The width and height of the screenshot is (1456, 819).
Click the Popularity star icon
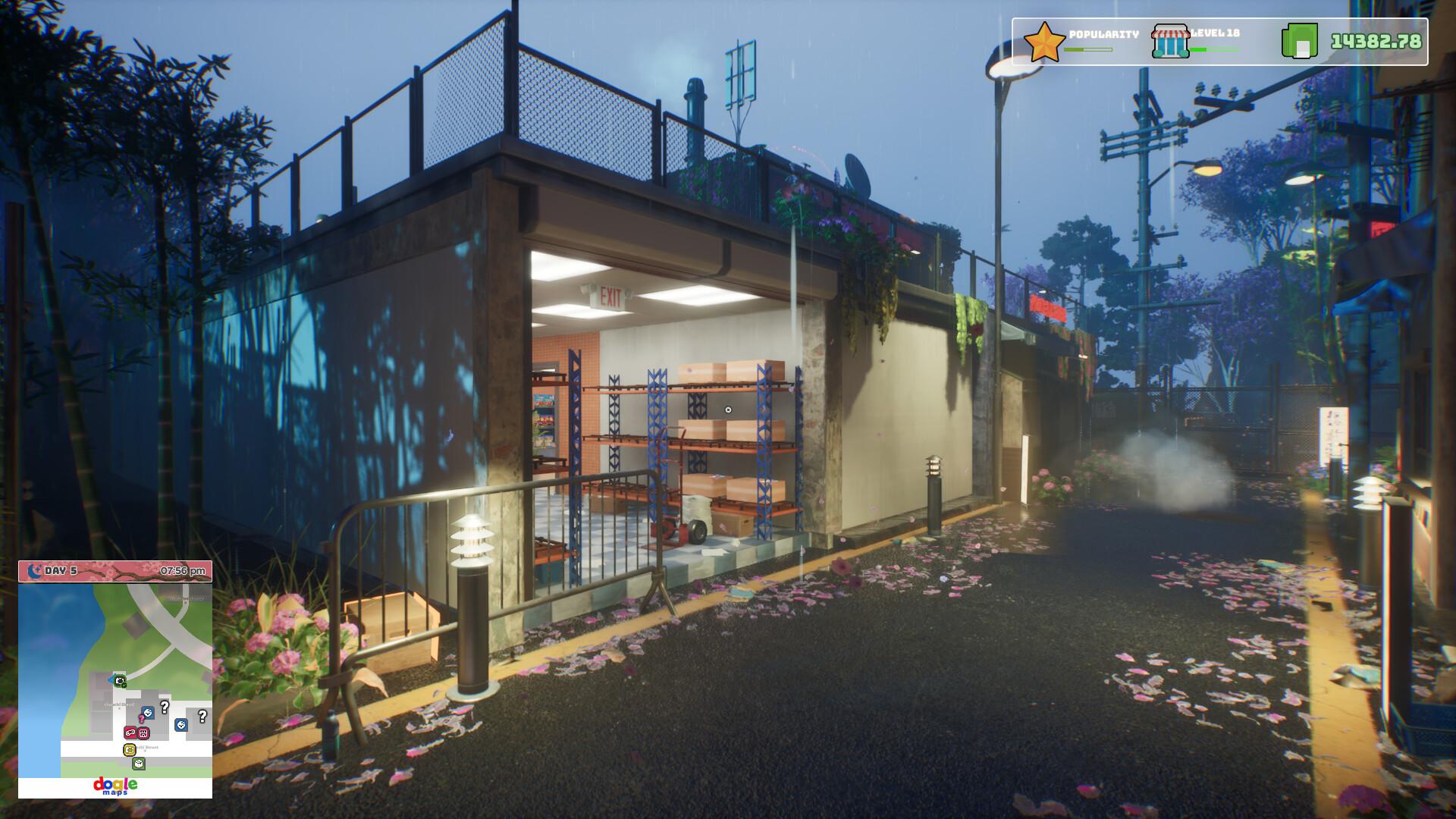(1045, 40)
